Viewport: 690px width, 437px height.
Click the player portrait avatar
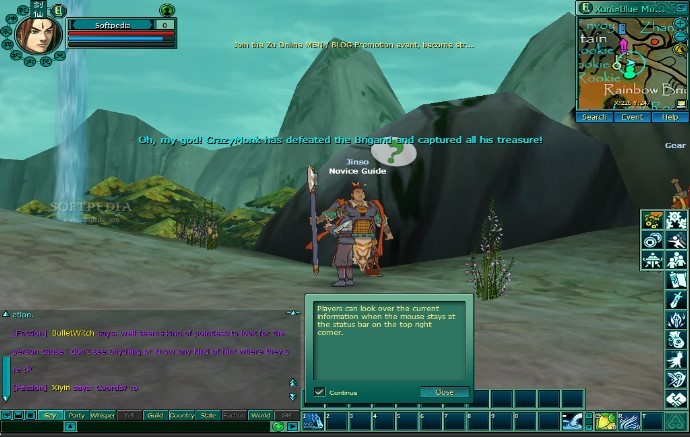tap(36, 34)
